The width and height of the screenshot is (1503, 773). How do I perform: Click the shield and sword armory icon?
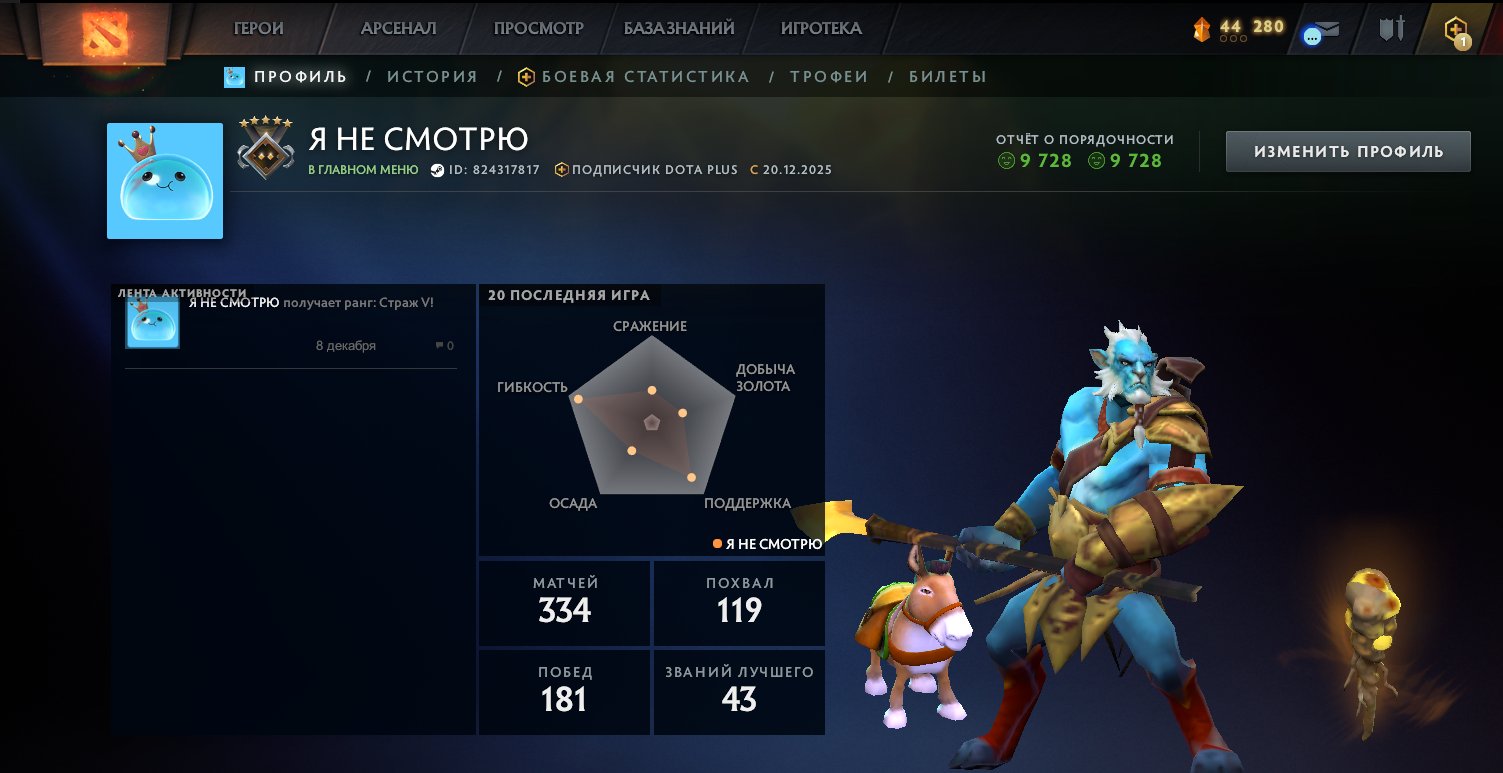[1390, 27]
